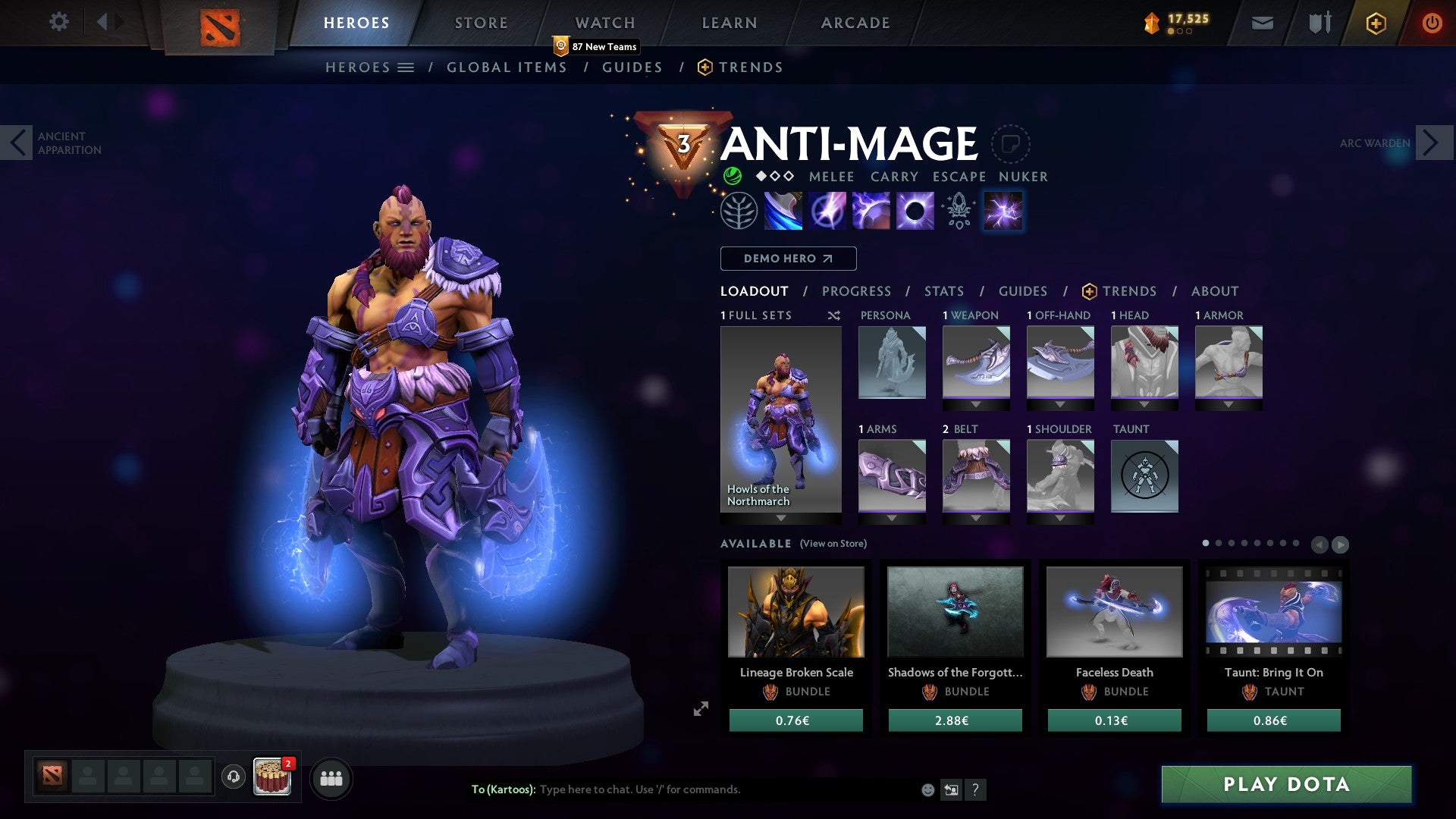Open the Heroes hamburger menu
The width and height of the screenshot is (1456, 819).
point(407,67)
